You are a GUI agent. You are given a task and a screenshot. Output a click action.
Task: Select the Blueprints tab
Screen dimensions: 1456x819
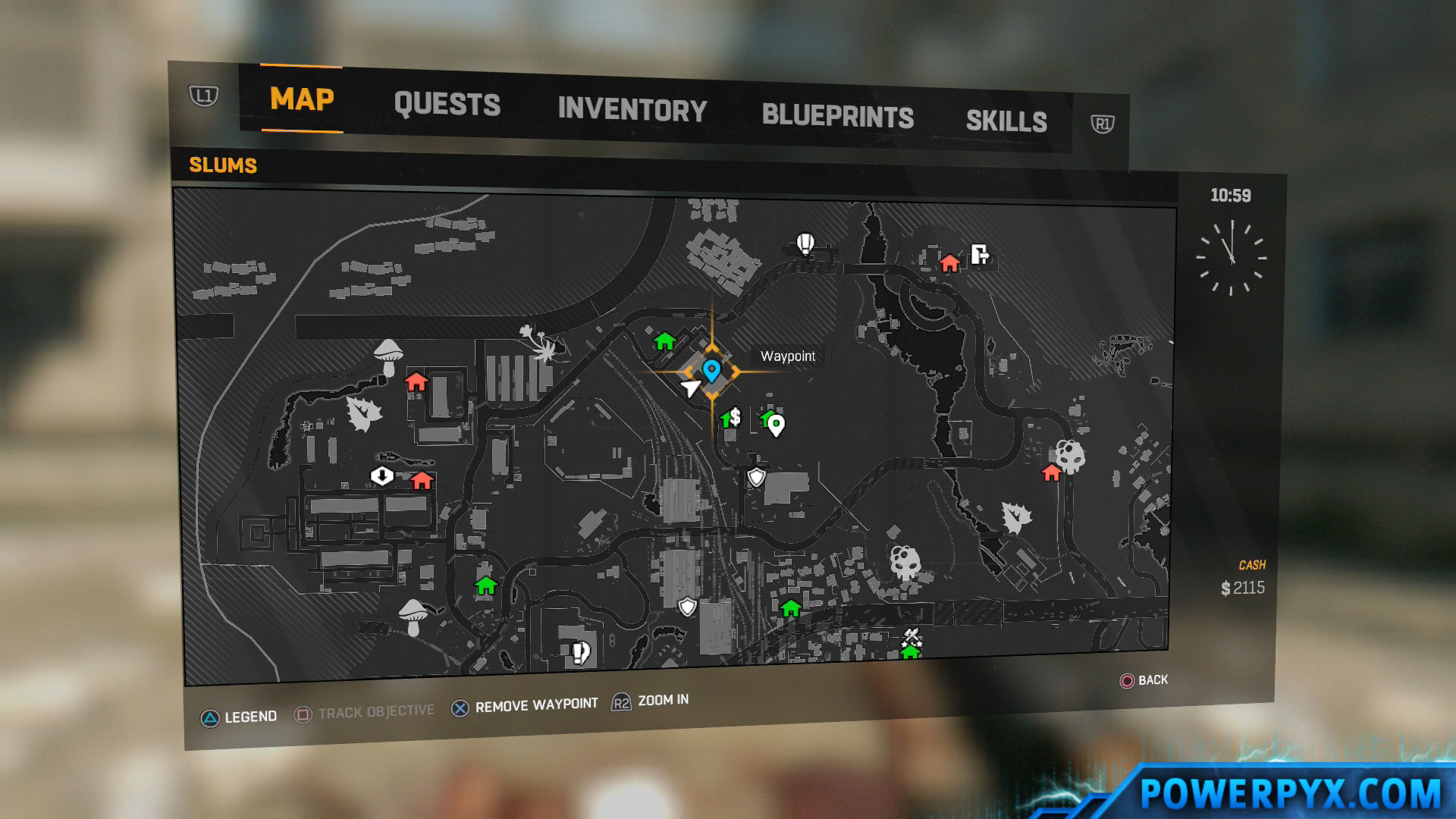(x=837, y=116)
